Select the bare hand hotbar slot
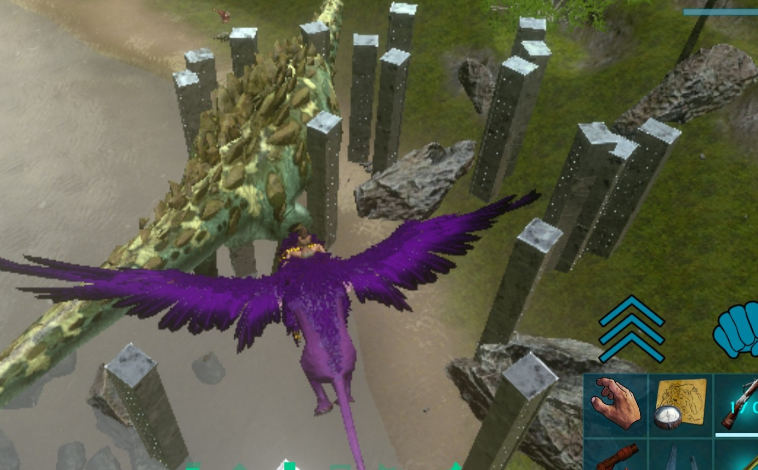Image resolution: width=758 pixels, height=470 pixels. [614, 404]
